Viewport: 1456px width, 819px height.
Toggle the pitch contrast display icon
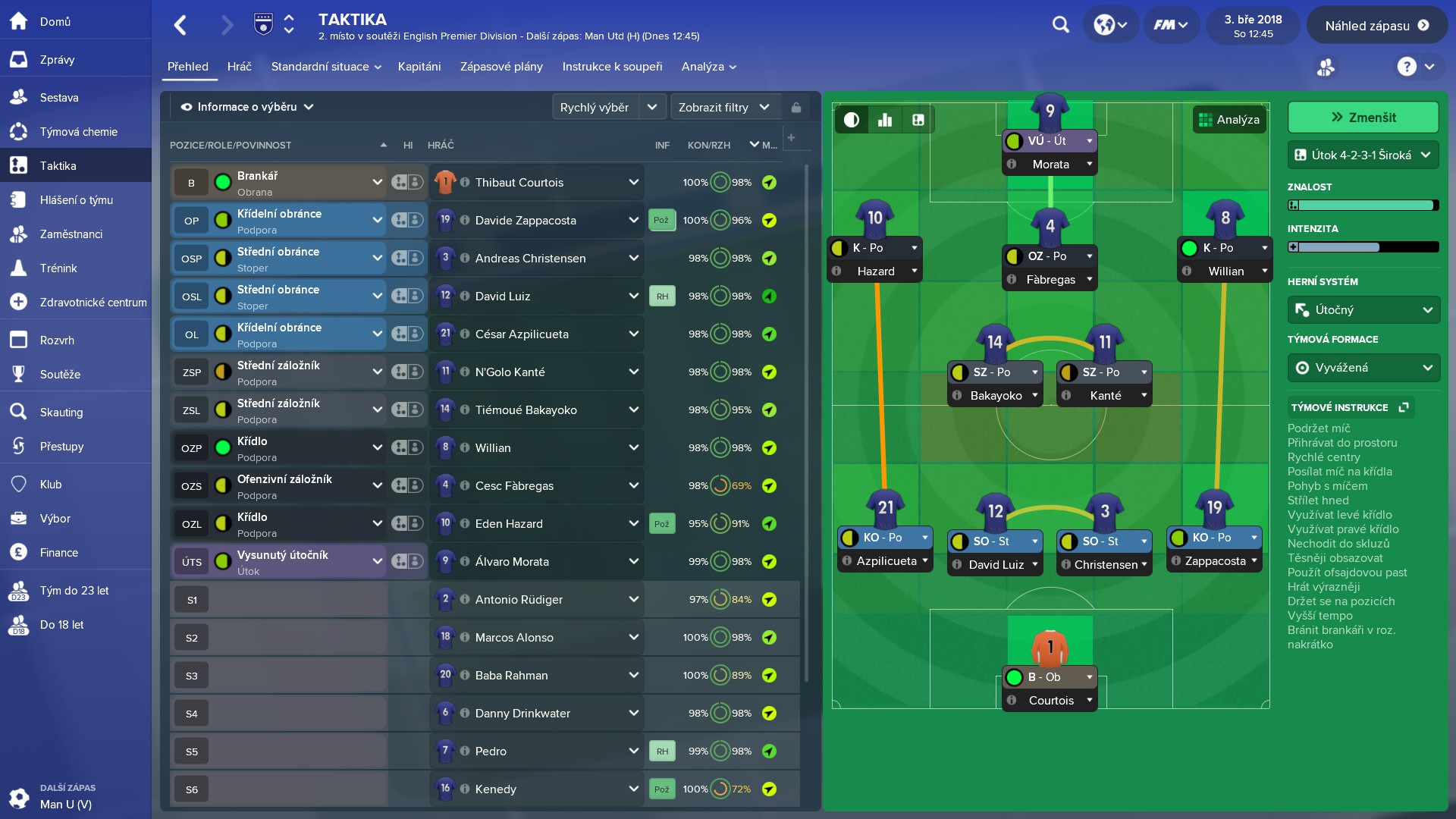pyautogui.click(x=852, y=119)
